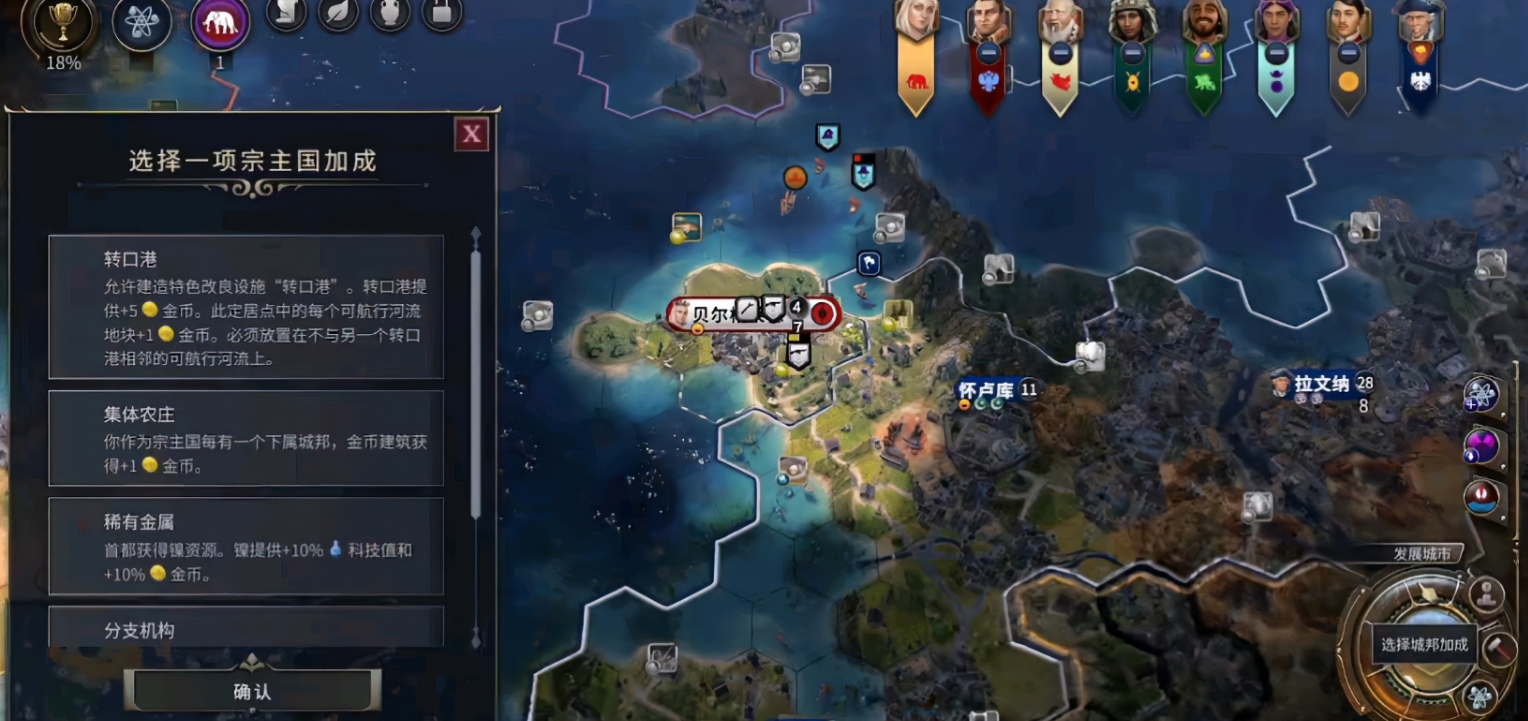The width and height of the screenshot is (1528, 721).
Task: Select the padlock icon in top bar
Action: [x=441, y=12]
